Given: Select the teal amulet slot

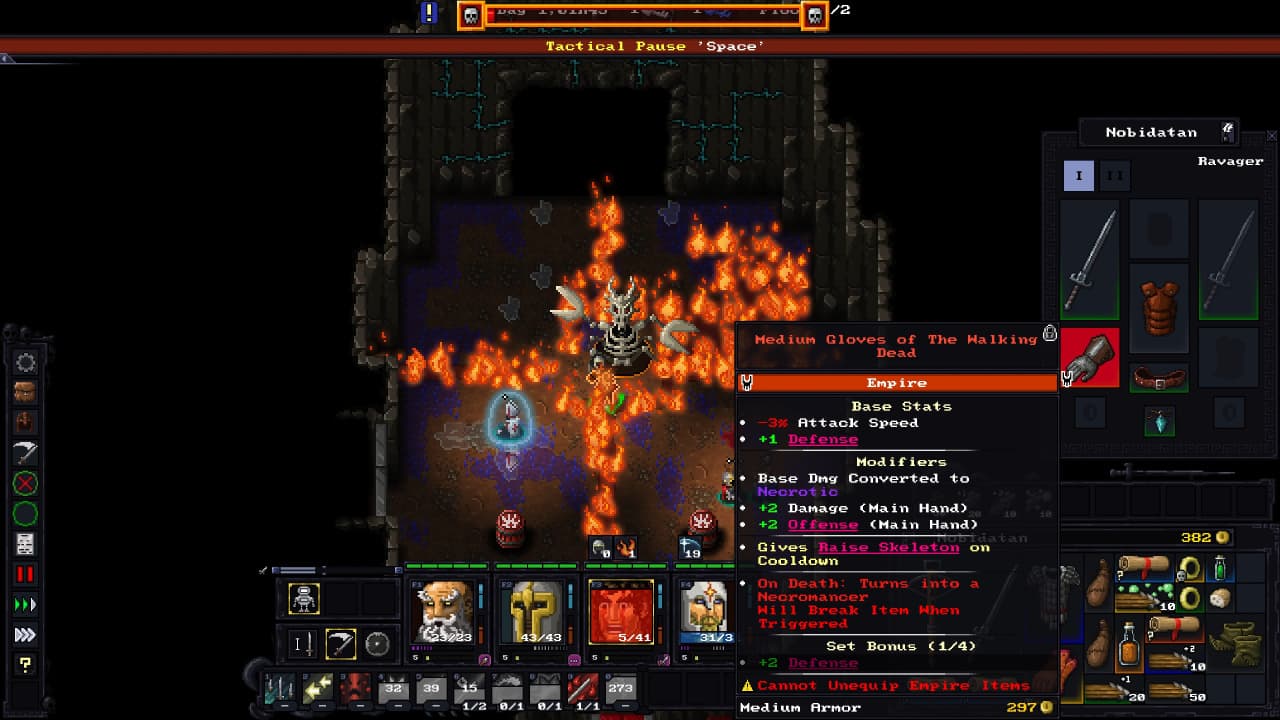Looking at the screenshot, I should point(1159,421).
